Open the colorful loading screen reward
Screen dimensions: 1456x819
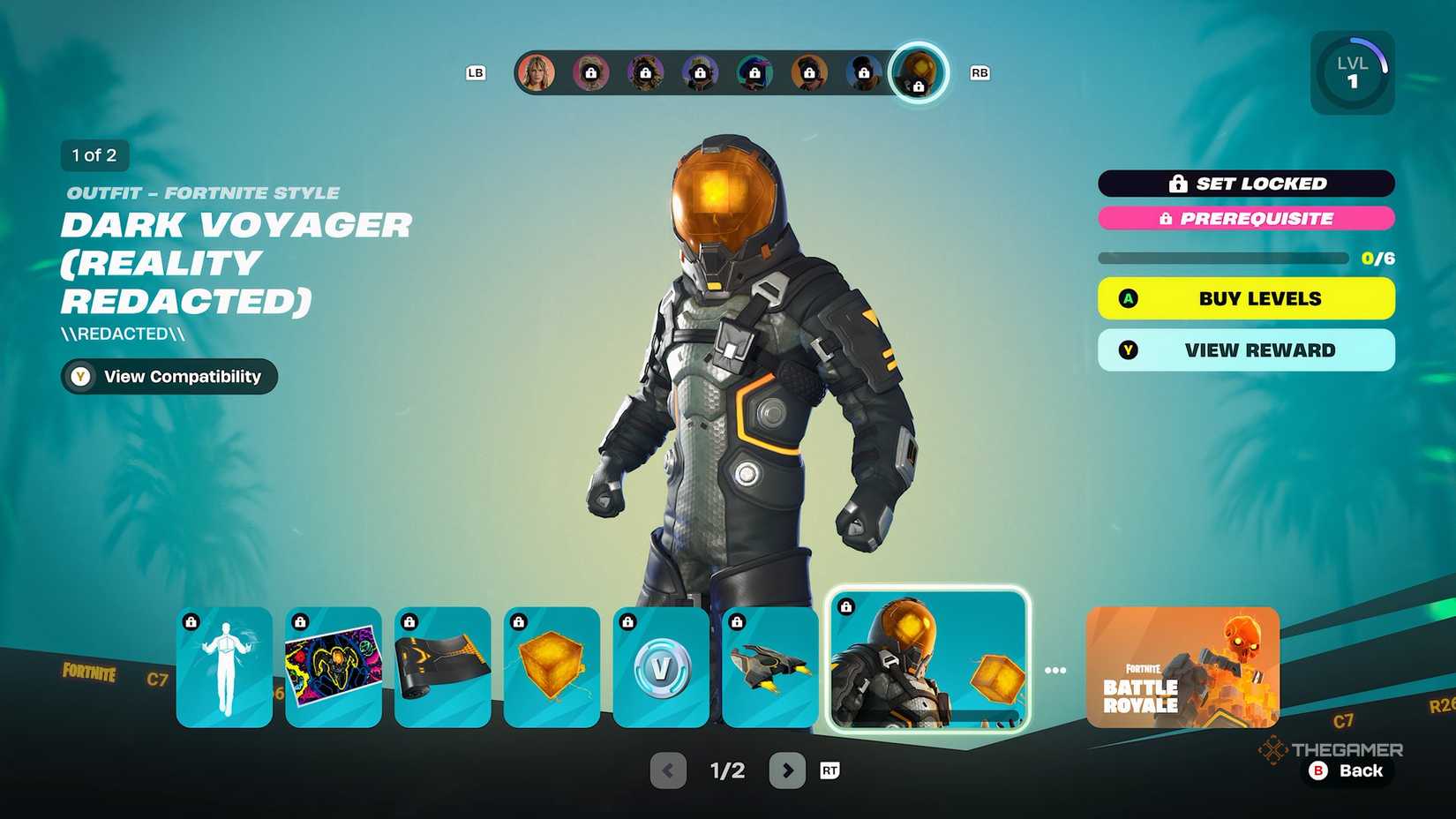(334, 668)
